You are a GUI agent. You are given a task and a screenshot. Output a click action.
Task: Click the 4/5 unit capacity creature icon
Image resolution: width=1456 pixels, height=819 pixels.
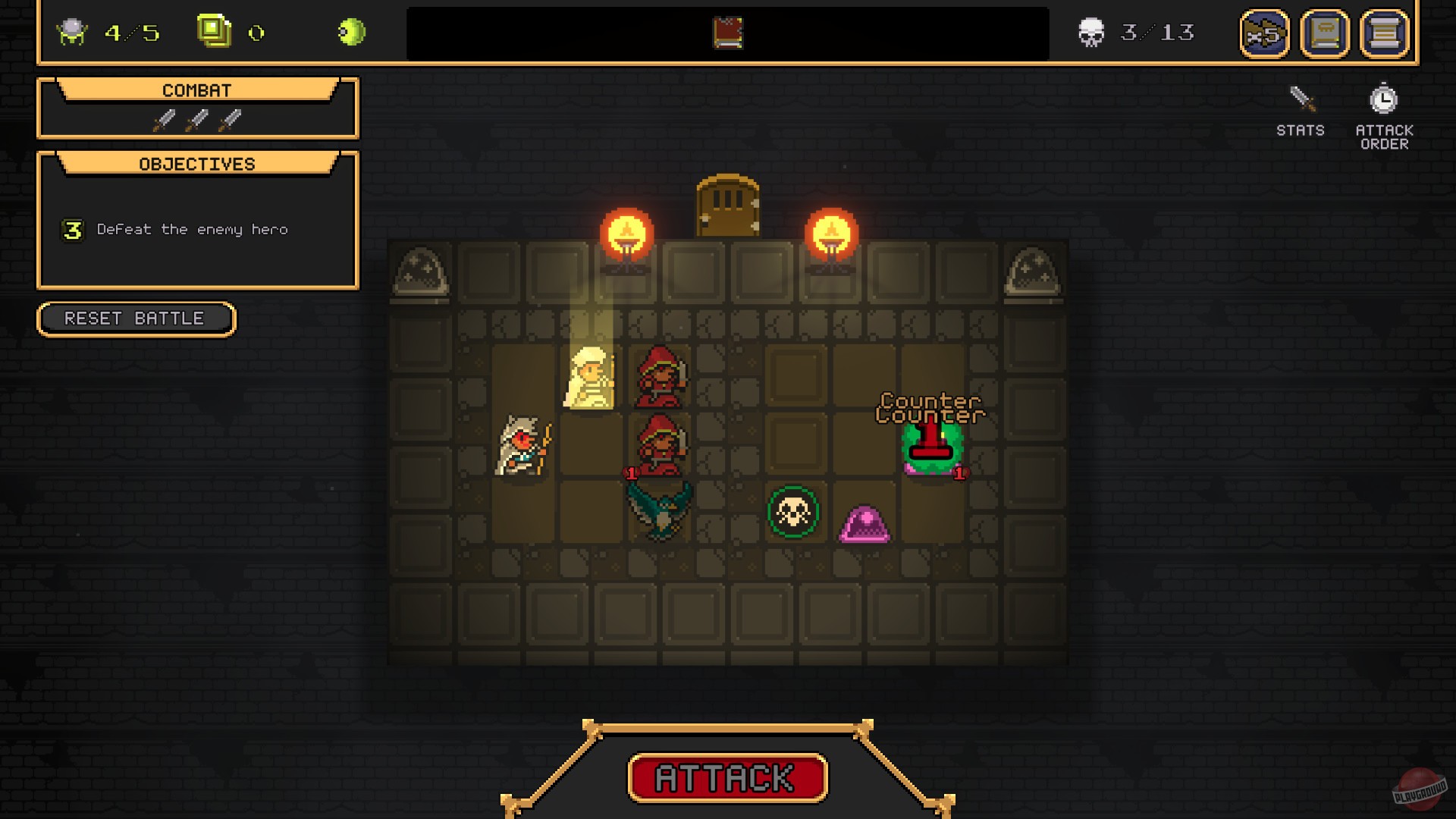pyautogui.click(x=71, y=32)
